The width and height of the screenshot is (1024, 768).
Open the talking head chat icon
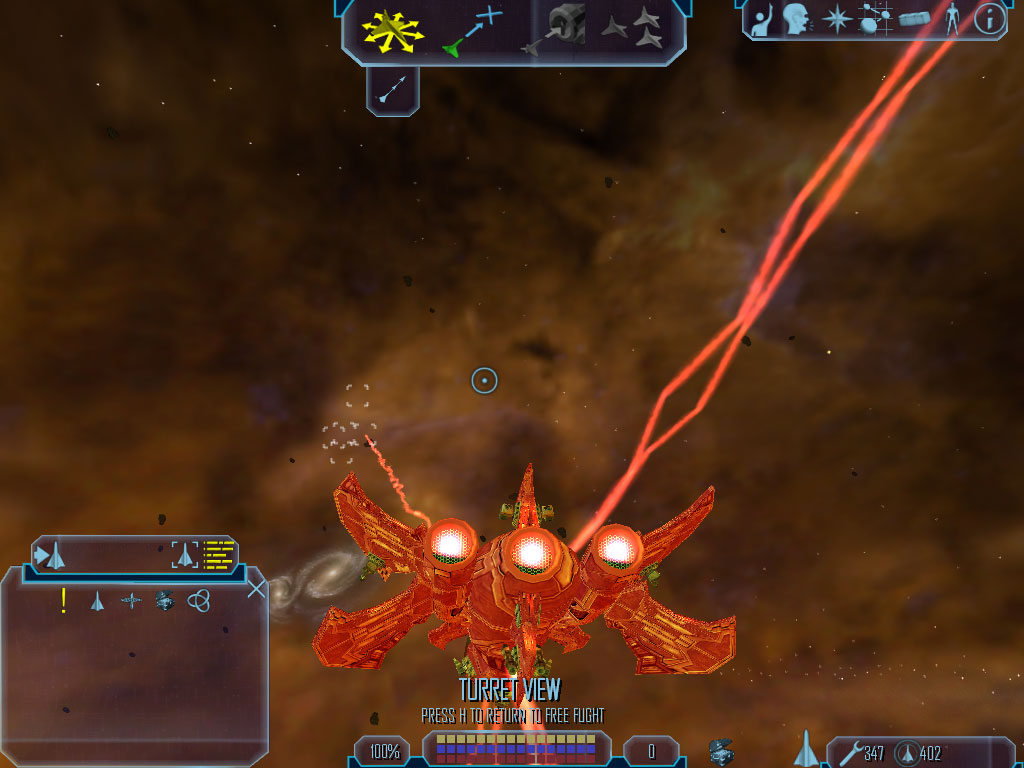point(796,19)
